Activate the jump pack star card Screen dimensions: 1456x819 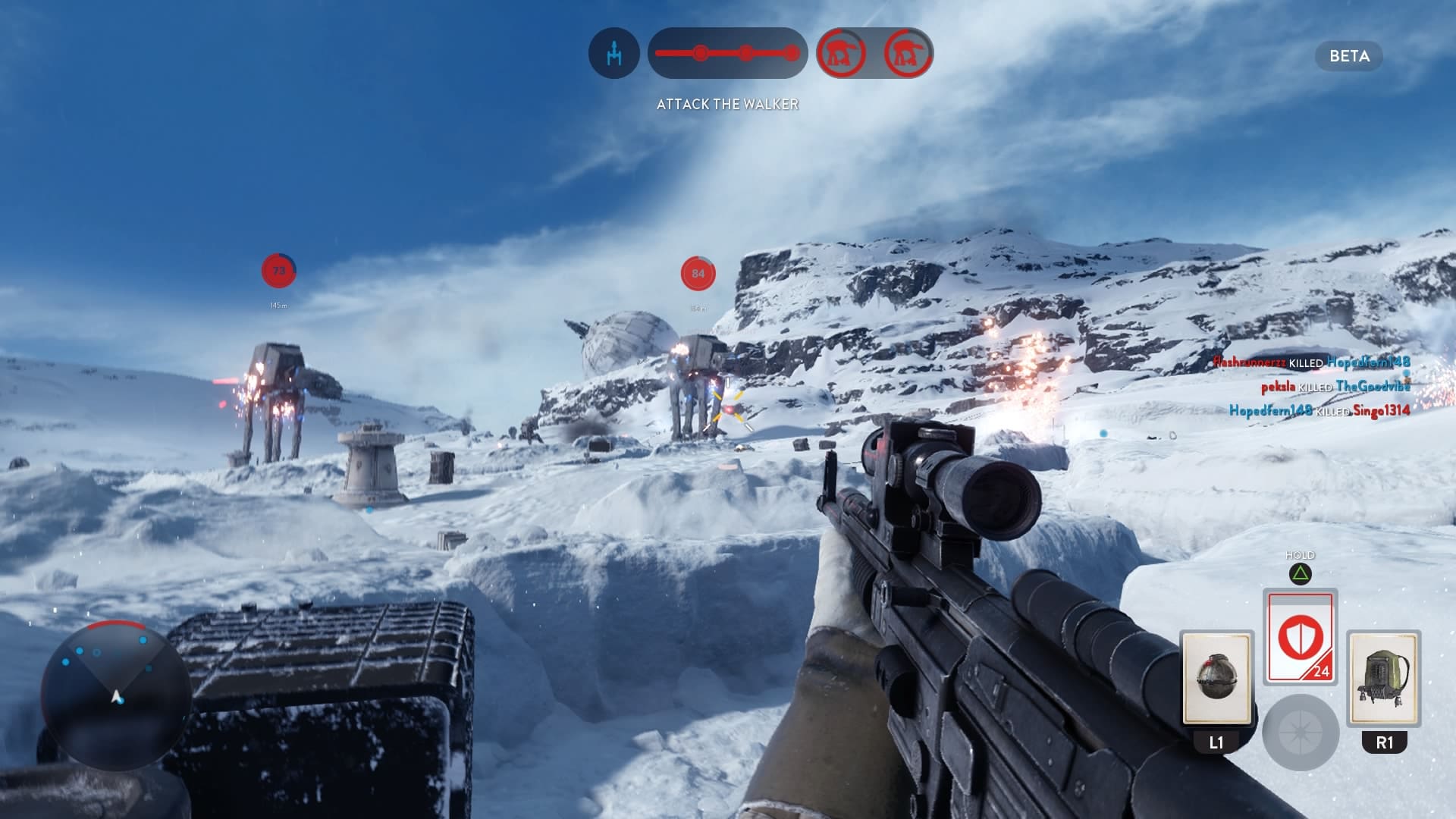point(1384,678)
